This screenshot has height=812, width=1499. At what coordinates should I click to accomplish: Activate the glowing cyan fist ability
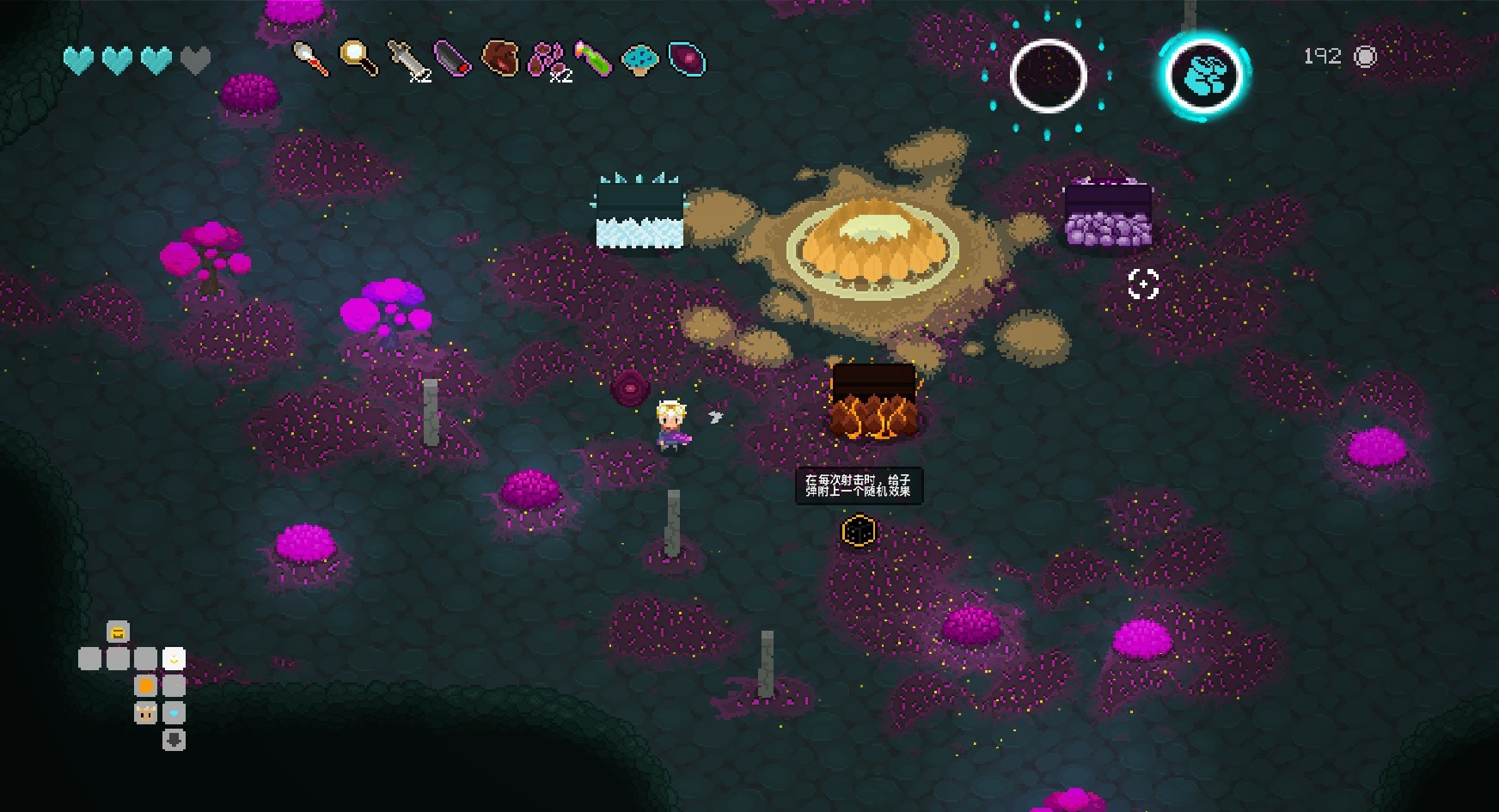pos(1203,76)
